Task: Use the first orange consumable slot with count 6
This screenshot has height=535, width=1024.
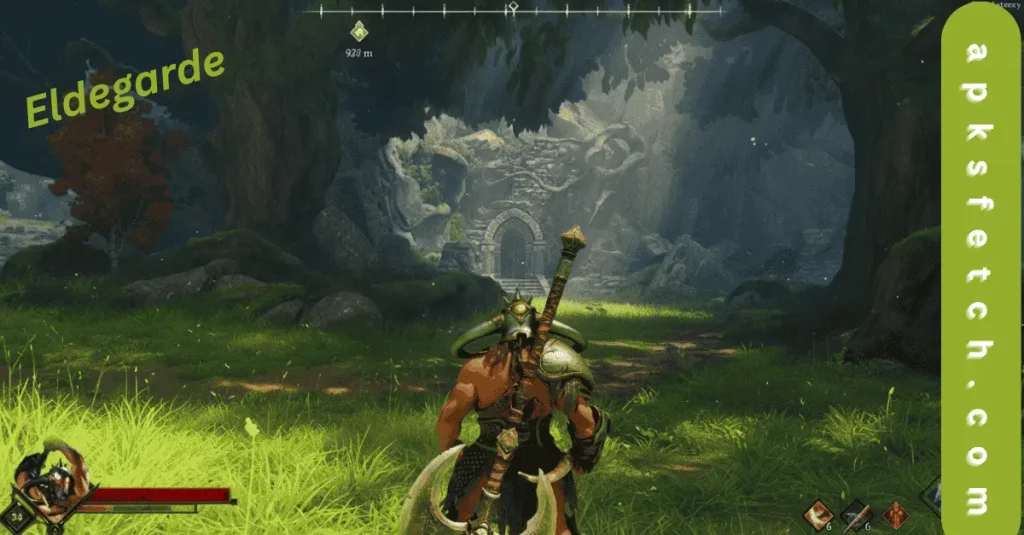Action: pos(818,512)
